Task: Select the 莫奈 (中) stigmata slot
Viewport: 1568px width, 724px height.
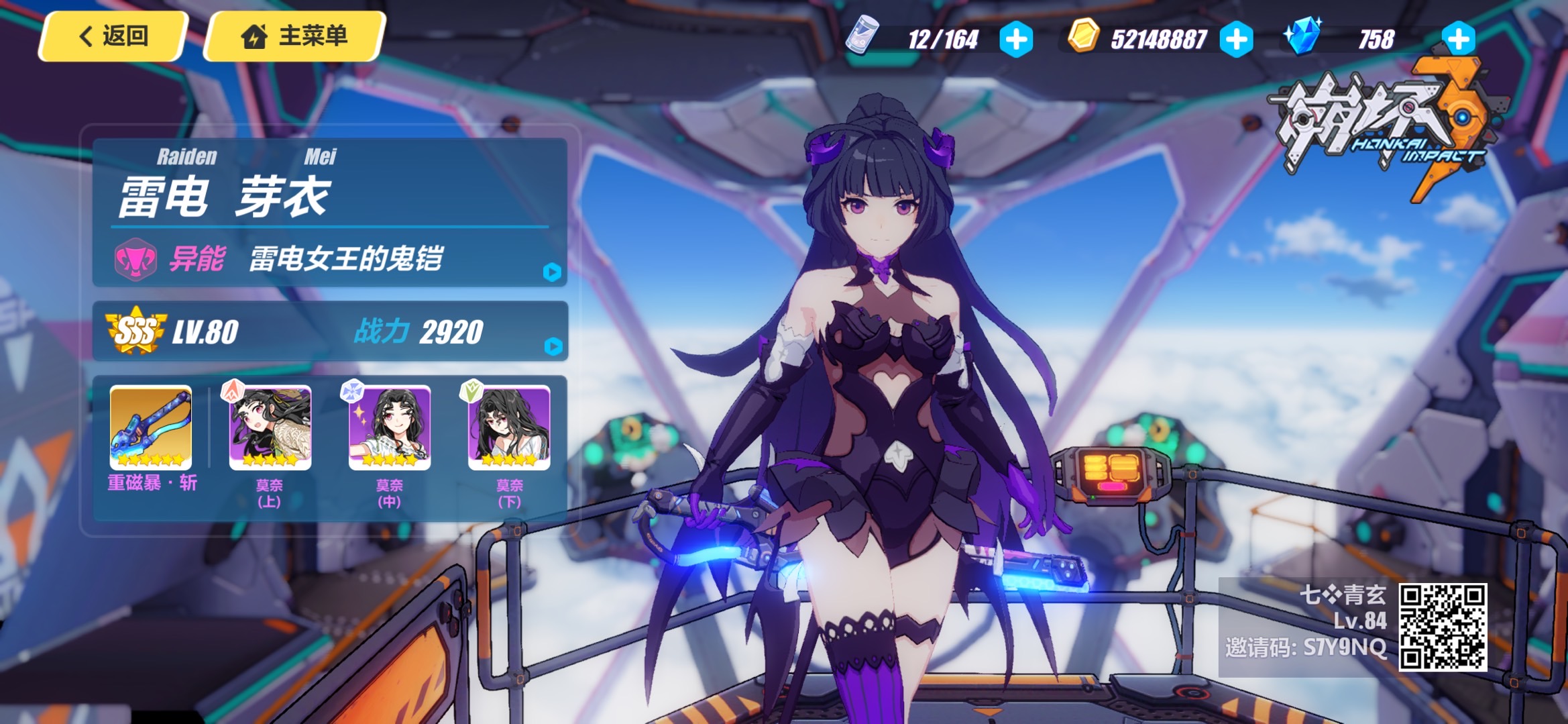Action: 390,428
